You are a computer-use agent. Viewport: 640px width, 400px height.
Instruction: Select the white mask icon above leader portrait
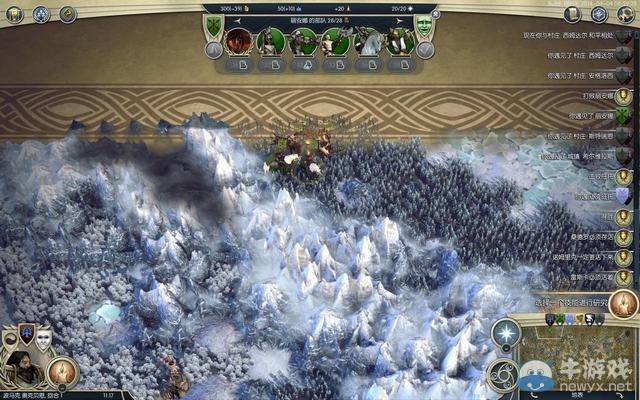pos(43,336)
